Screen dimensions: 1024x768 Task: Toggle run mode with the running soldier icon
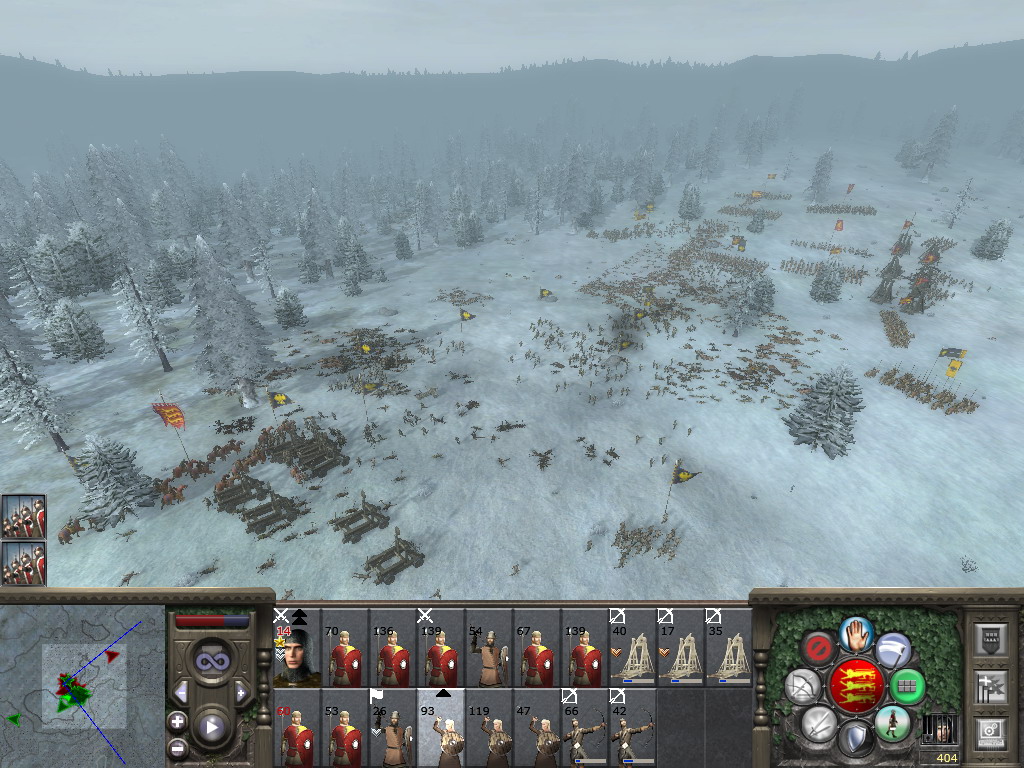click(x=892, y=723)
